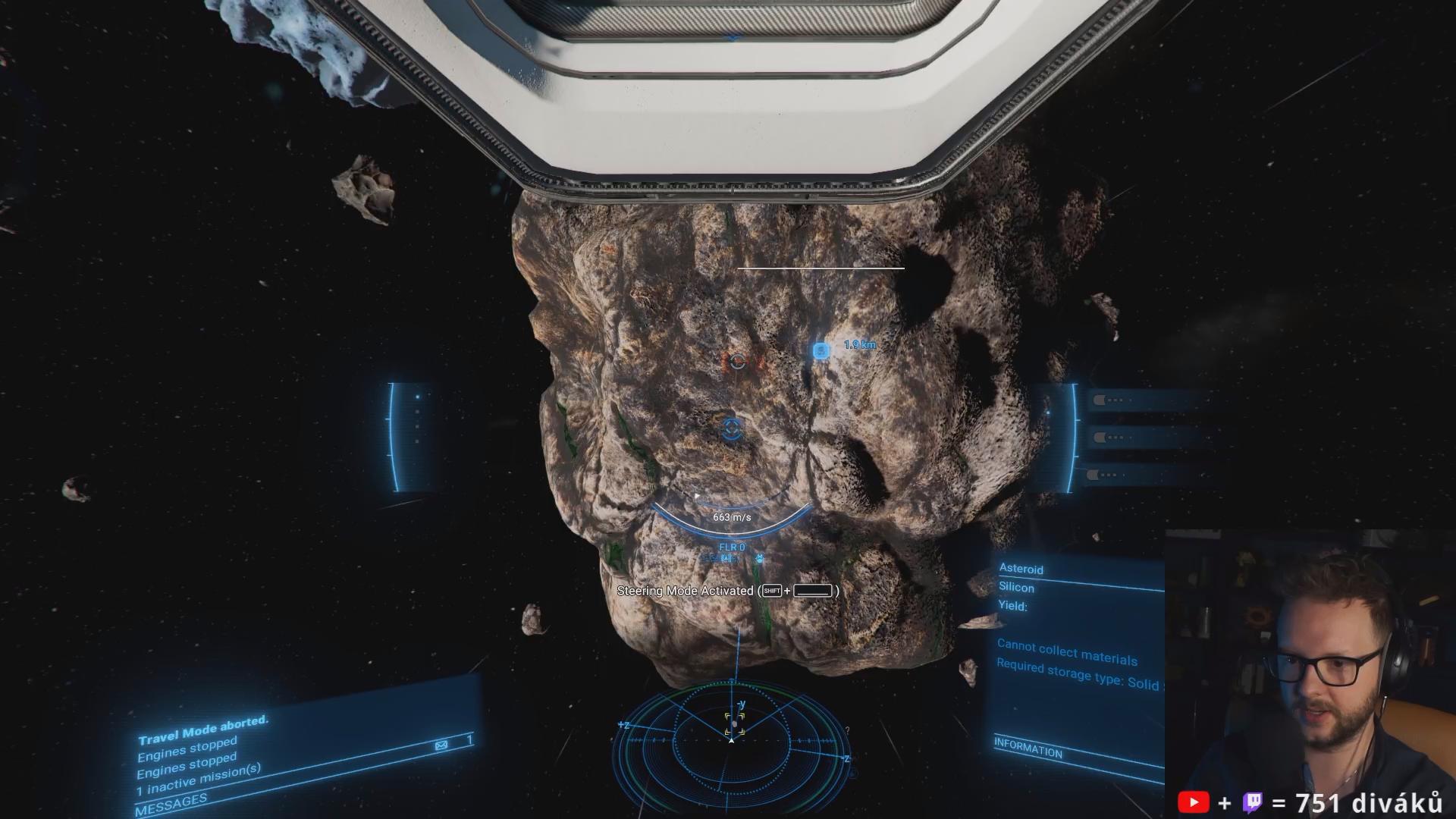Open the envelope icon in the Messages panel
Image resolution: width=1456 pixels, height=819 pixels.
click(441, 745)
